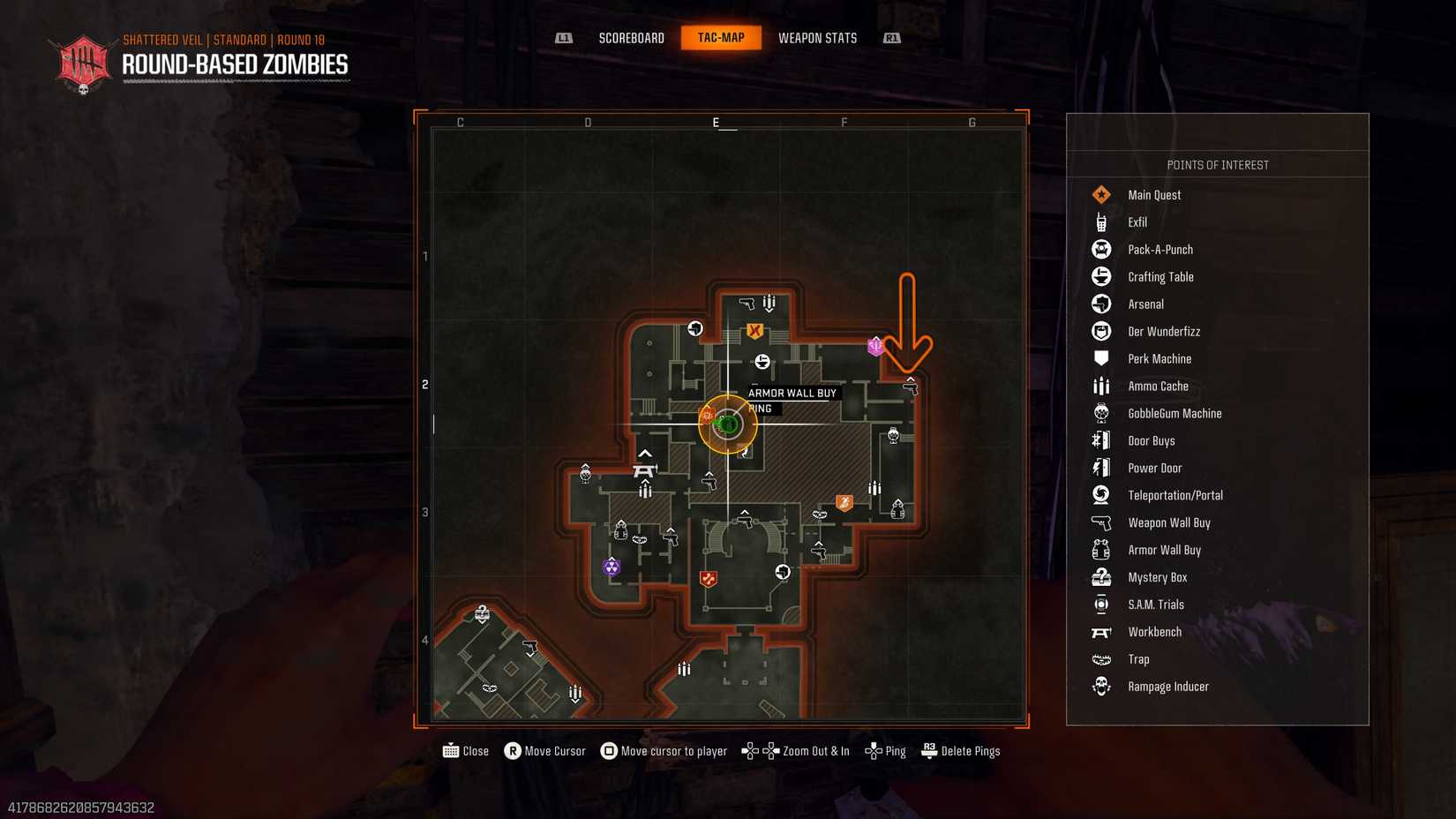Select the workbench marker near the map center
The width and height of the screenshot is (1456, 819).
point(645,470)
